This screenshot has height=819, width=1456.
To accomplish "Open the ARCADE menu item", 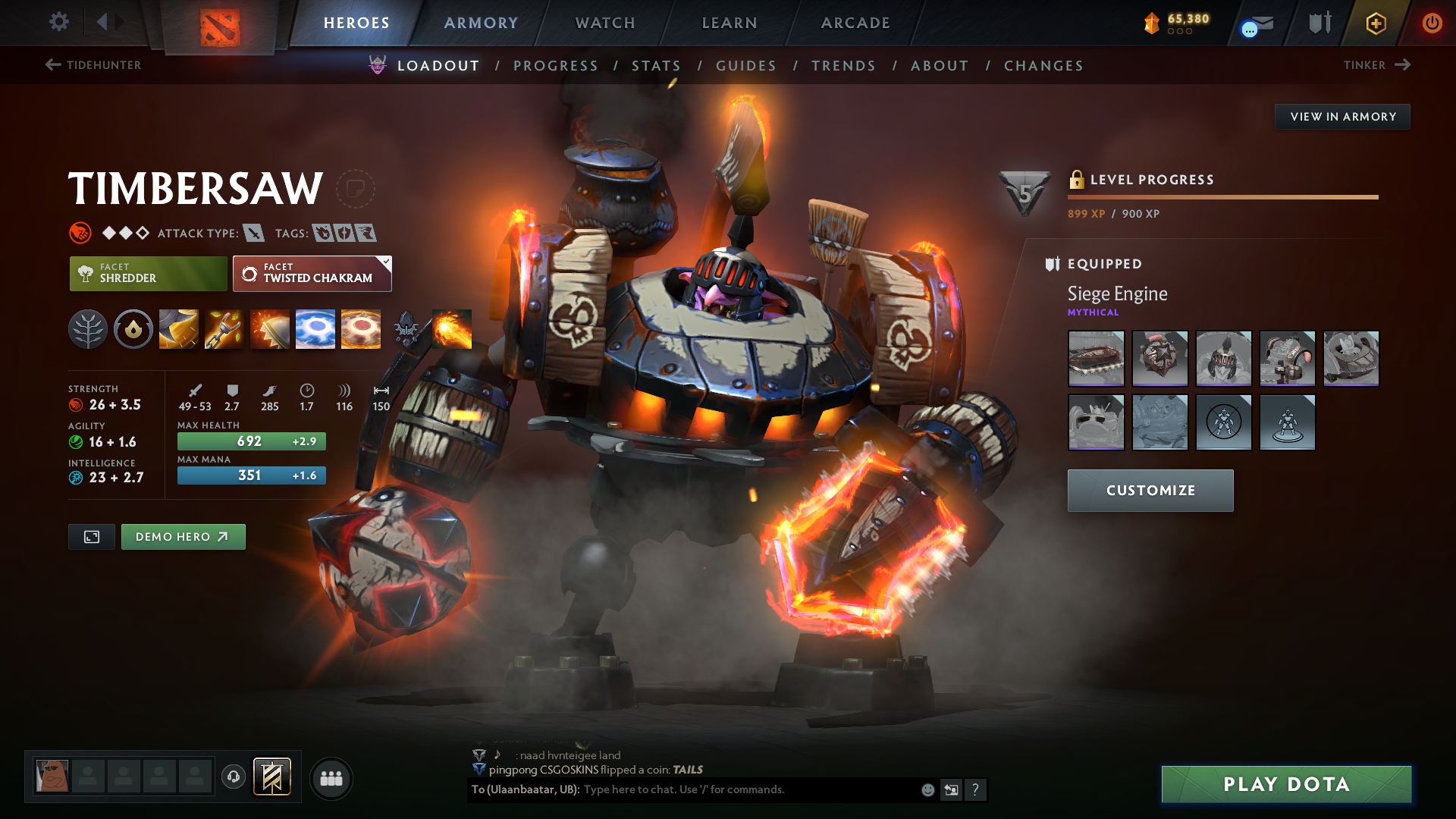I will click(855, 23).
